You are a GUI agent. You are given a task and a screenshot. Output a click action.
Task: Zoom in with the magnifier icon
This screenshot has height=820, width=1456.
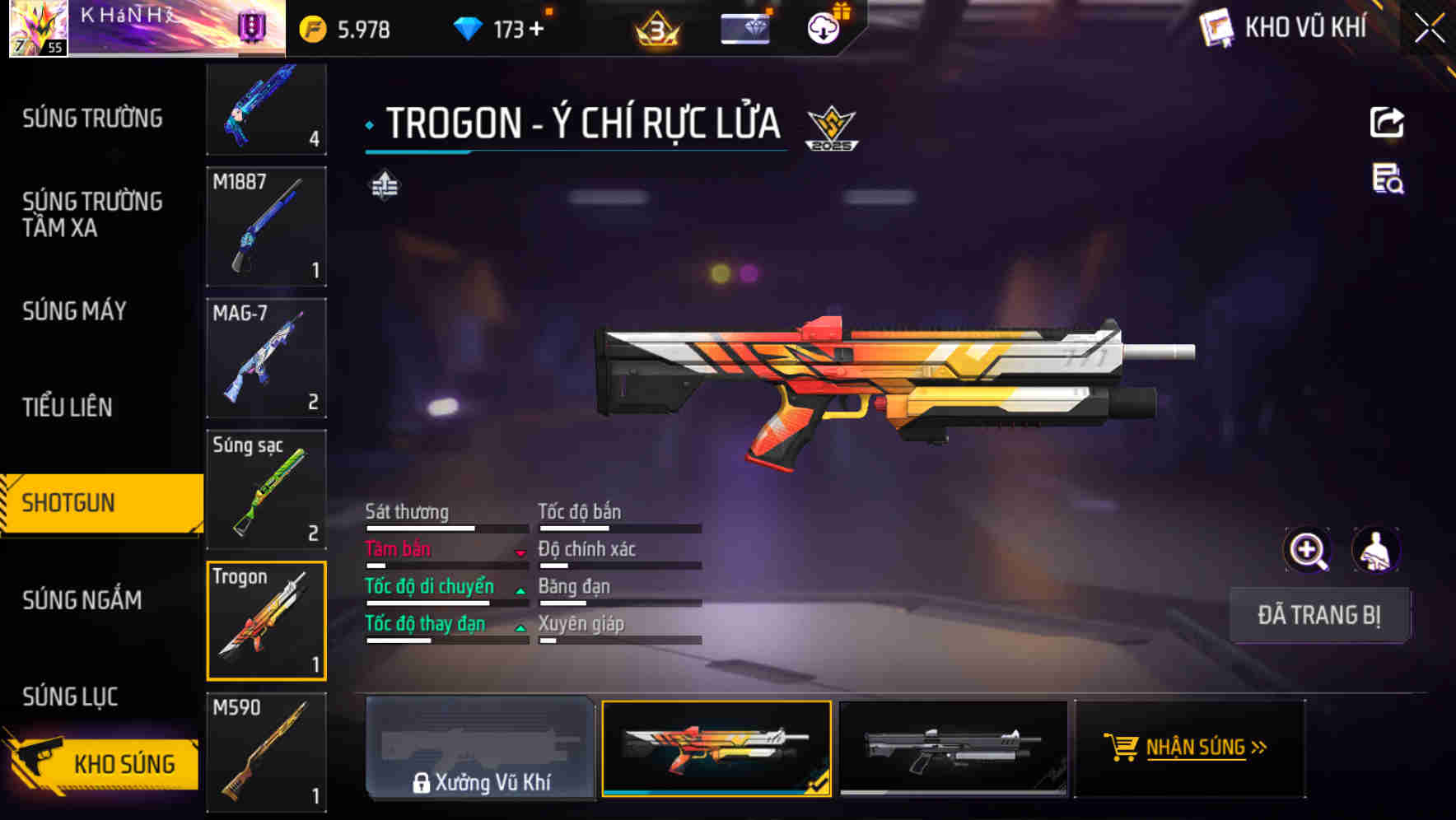click(x=1307, y=550)
